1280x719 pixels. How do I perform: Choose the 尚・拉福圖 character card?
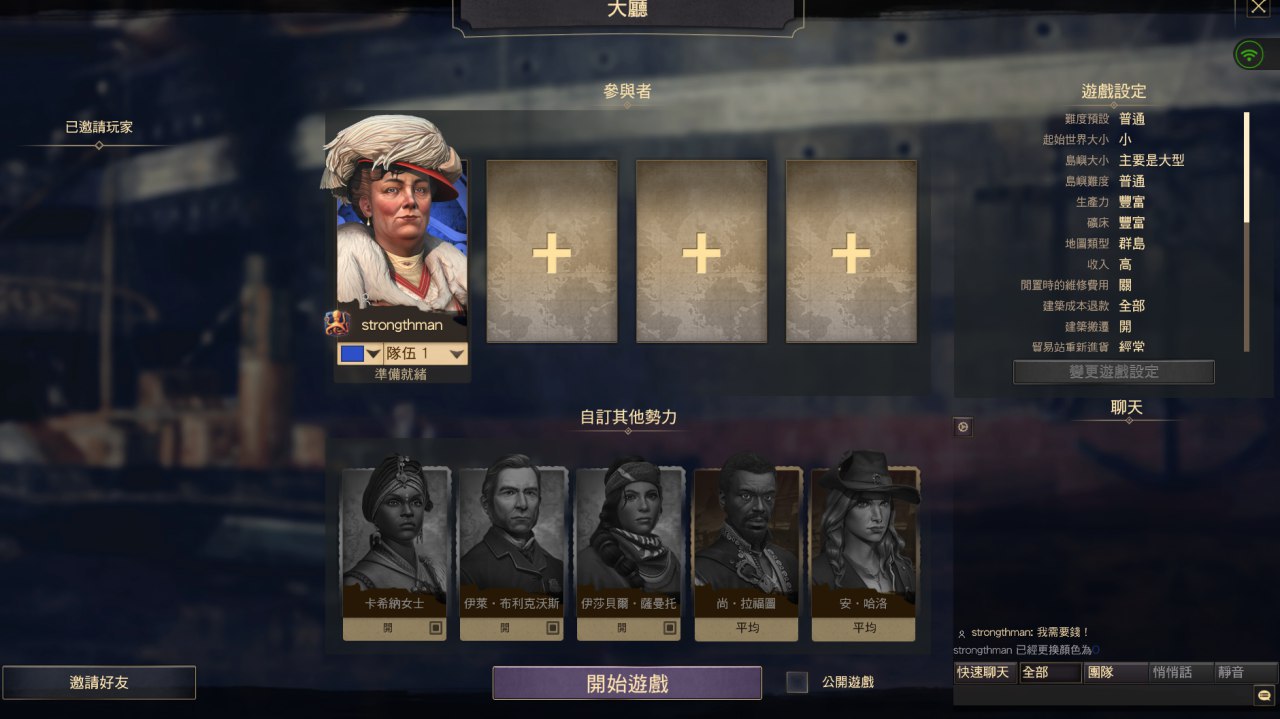point(746,540)
